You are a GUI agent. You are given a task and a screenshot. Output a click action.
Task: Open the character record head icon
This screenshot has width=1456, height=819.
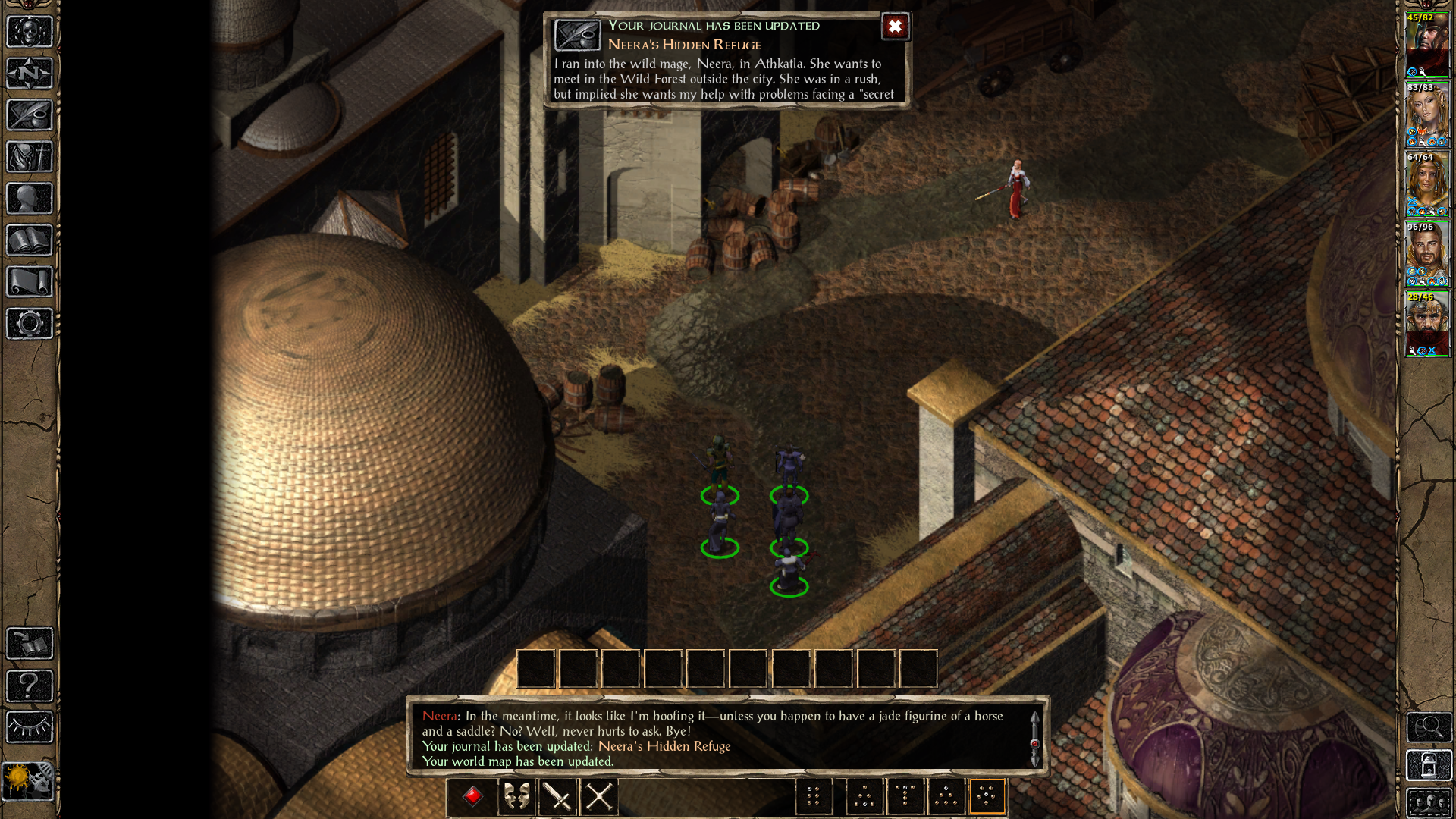(x=30, y=199)
